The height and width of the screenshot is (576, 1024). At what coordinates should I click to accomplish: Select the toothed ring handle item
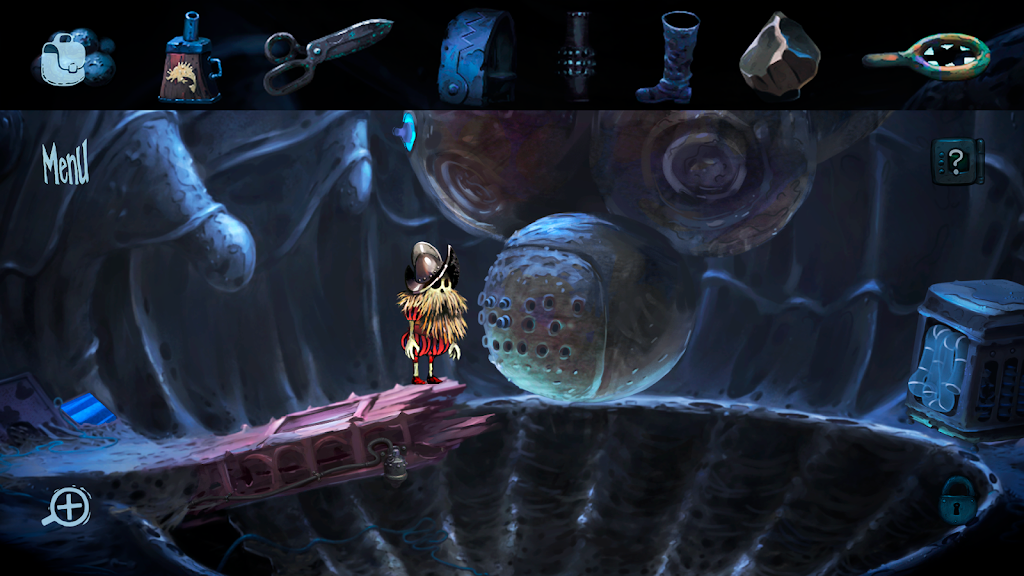point(925,56)
